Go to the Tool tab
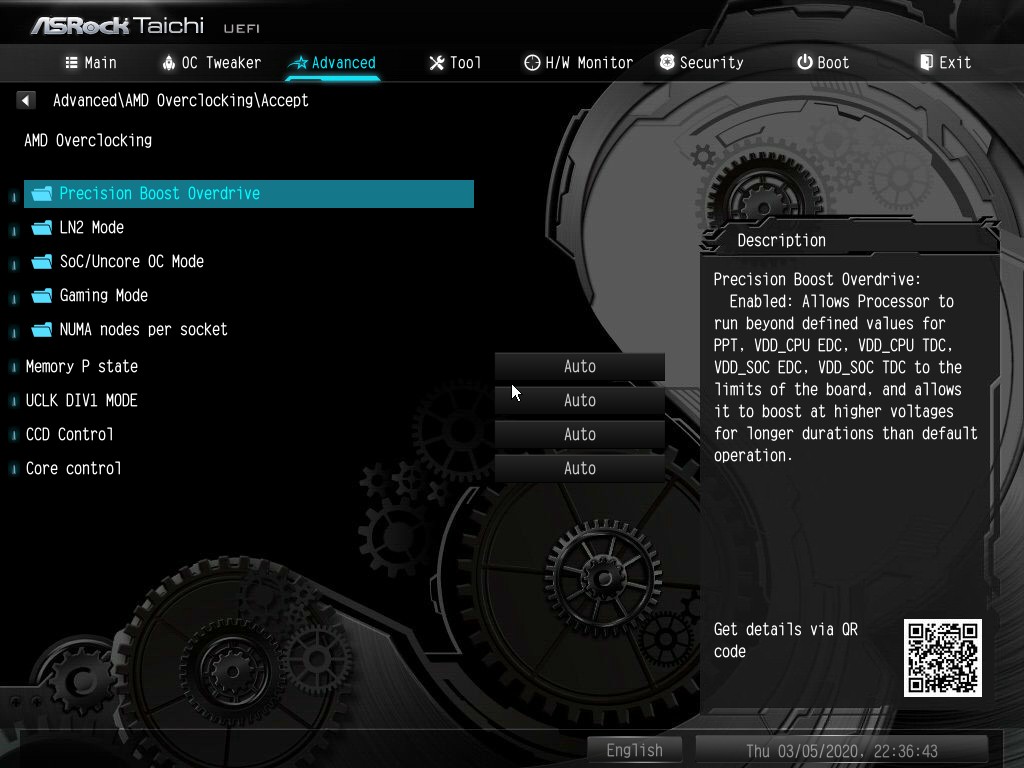Image resolution: width=1024 pixels, height=768 pixels. click(x=455, y=63)
